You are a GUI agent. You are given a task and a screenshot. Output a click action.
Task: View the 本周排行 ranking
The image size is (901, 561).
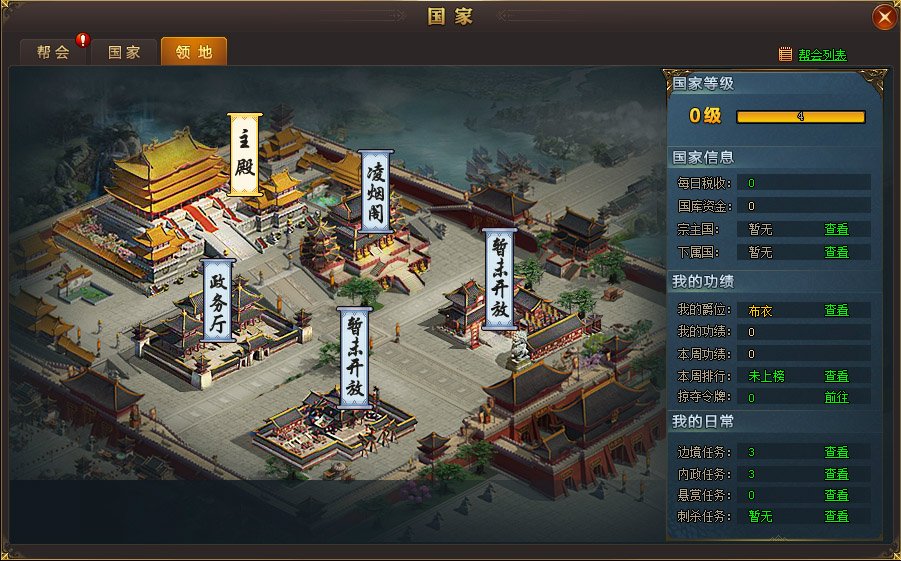pyautogui.click(x=836, y=376)
